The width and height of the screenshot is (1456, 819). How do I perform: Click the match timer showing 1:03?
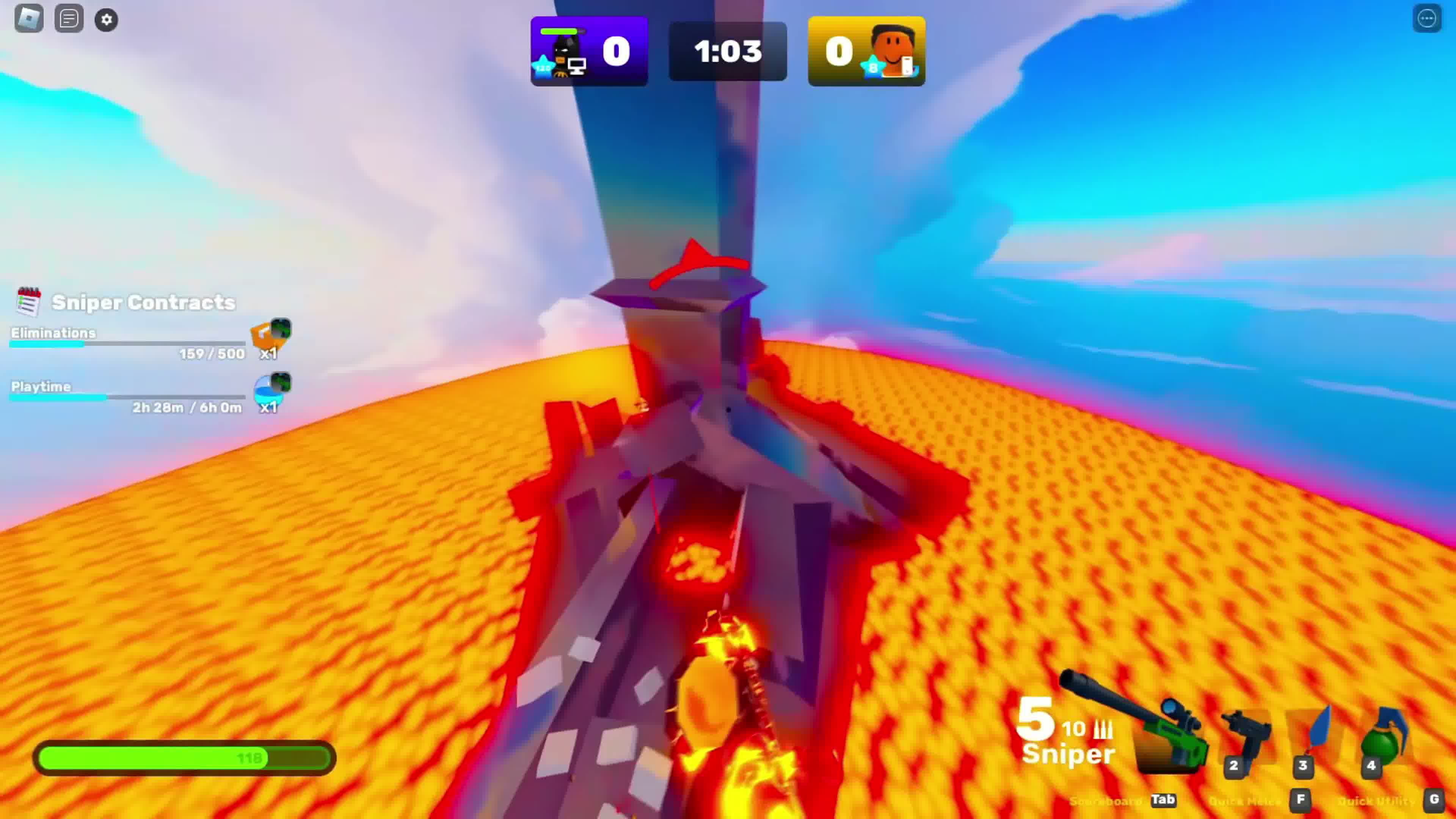pyautogui.click(x=728, y=51)
